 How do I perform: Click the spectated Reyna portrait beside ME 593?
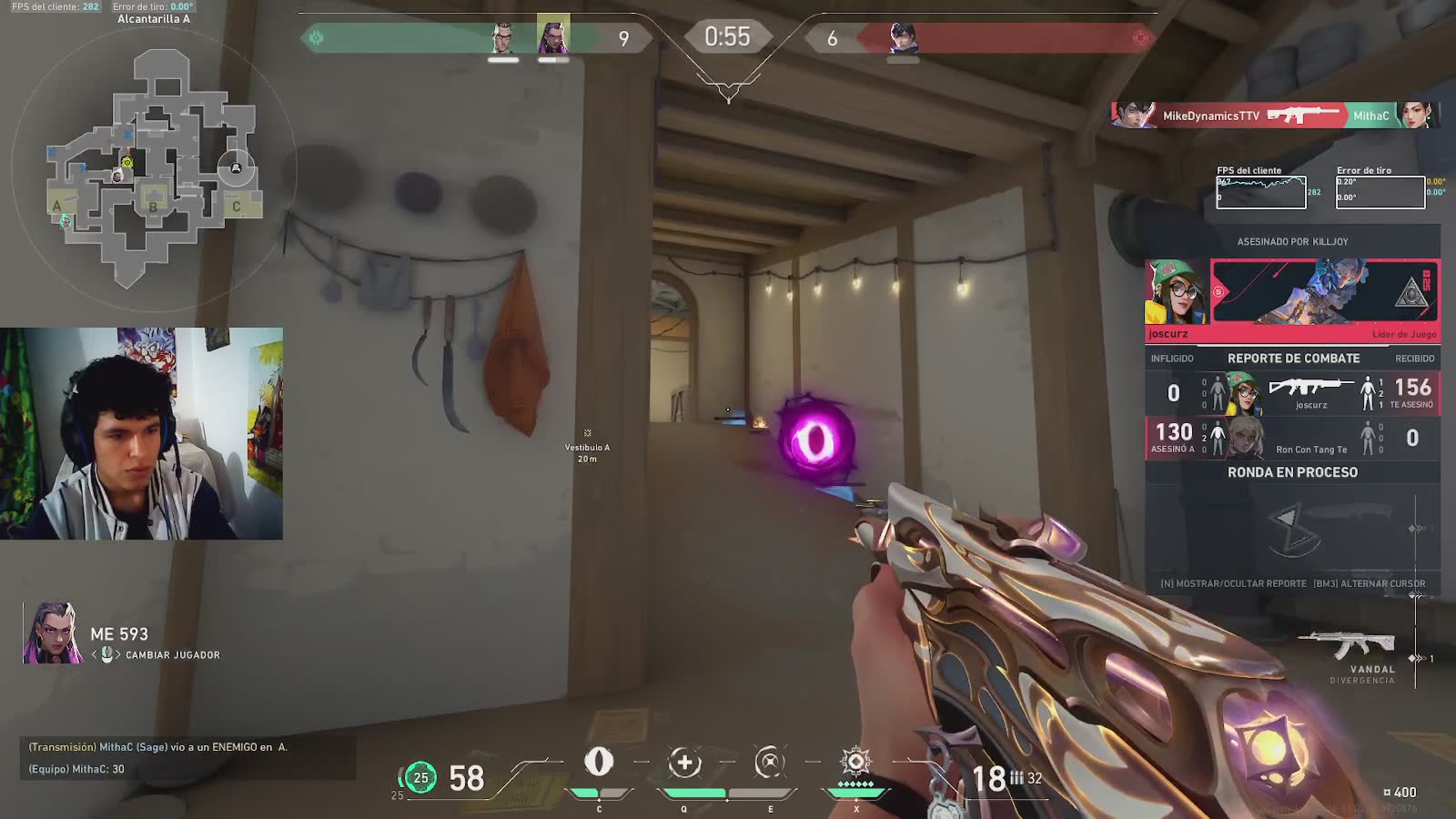pos(54,633)
